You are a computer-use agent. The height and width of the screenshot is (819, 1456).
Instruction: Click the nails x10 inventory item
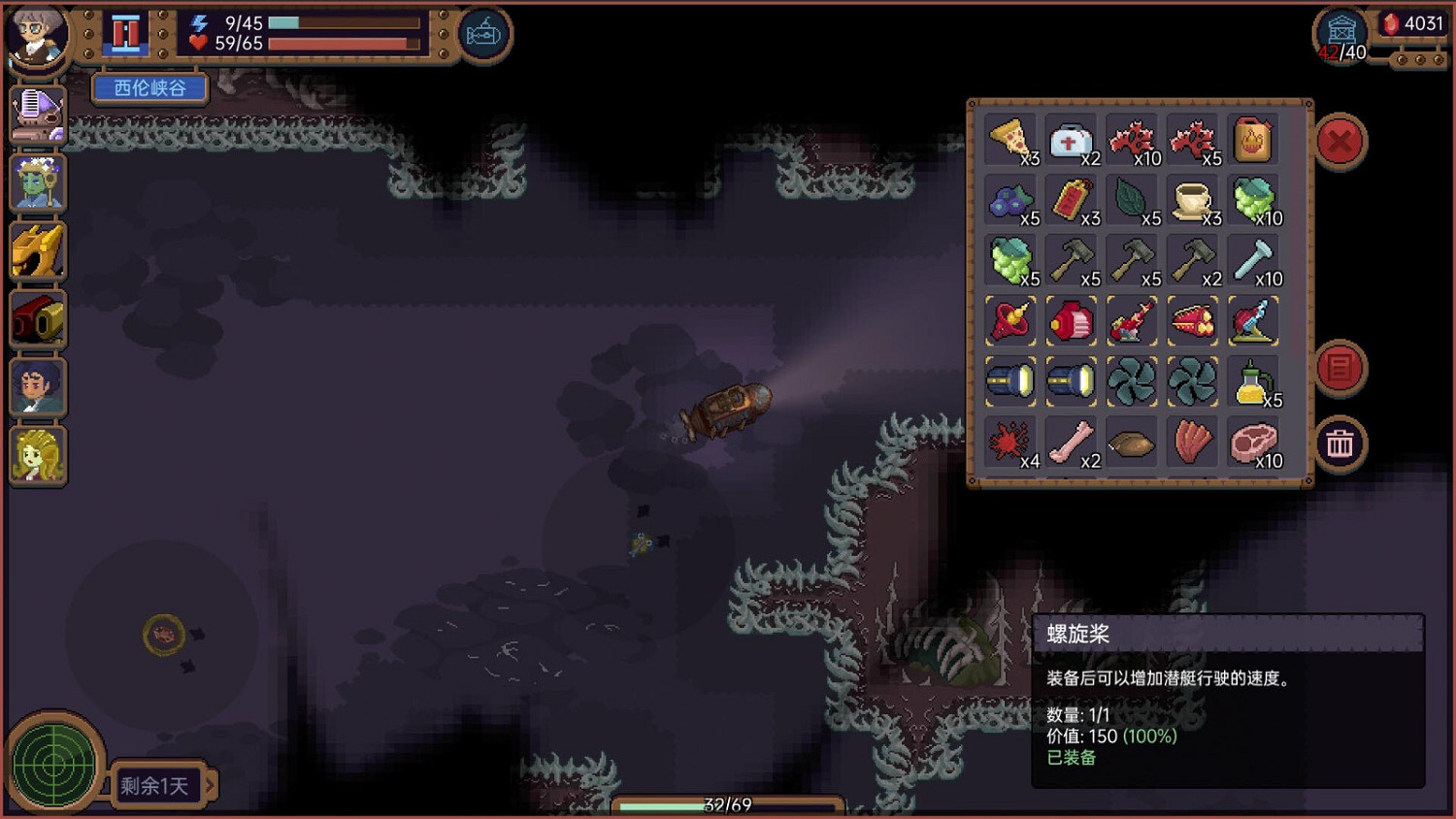click(1253, 260)
